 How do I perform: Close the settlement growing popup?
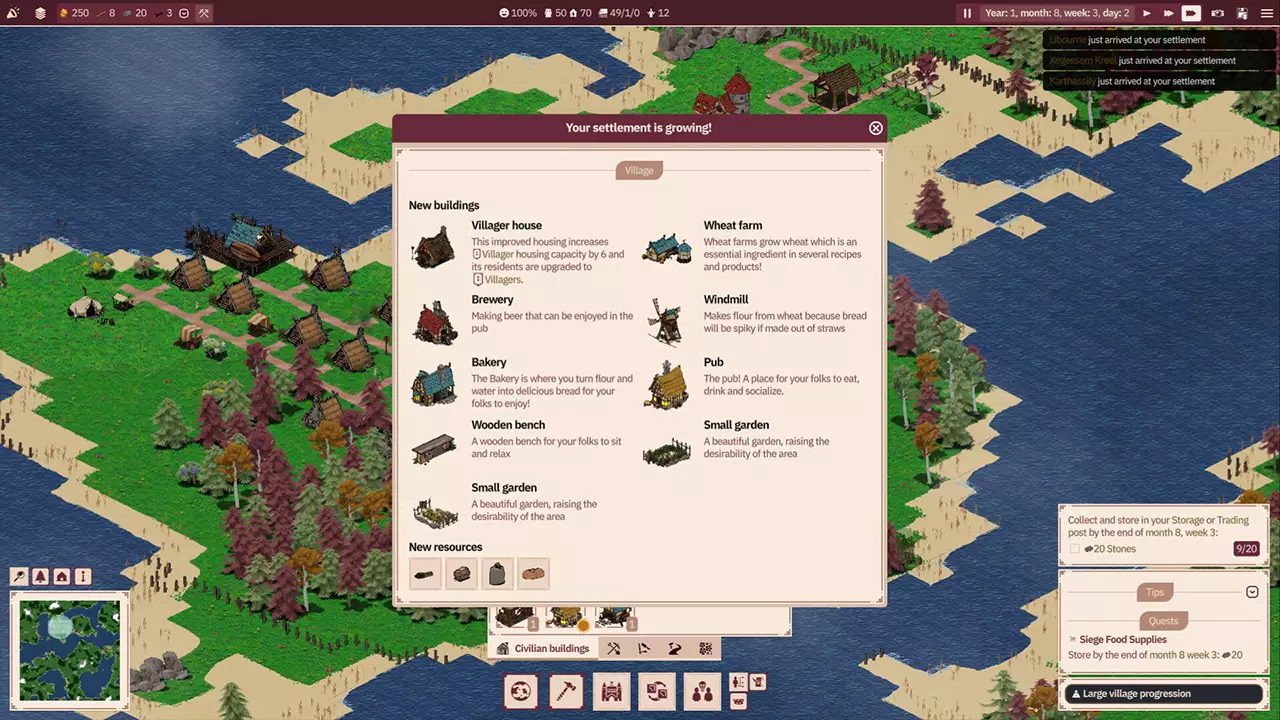[x=876, y=128]
